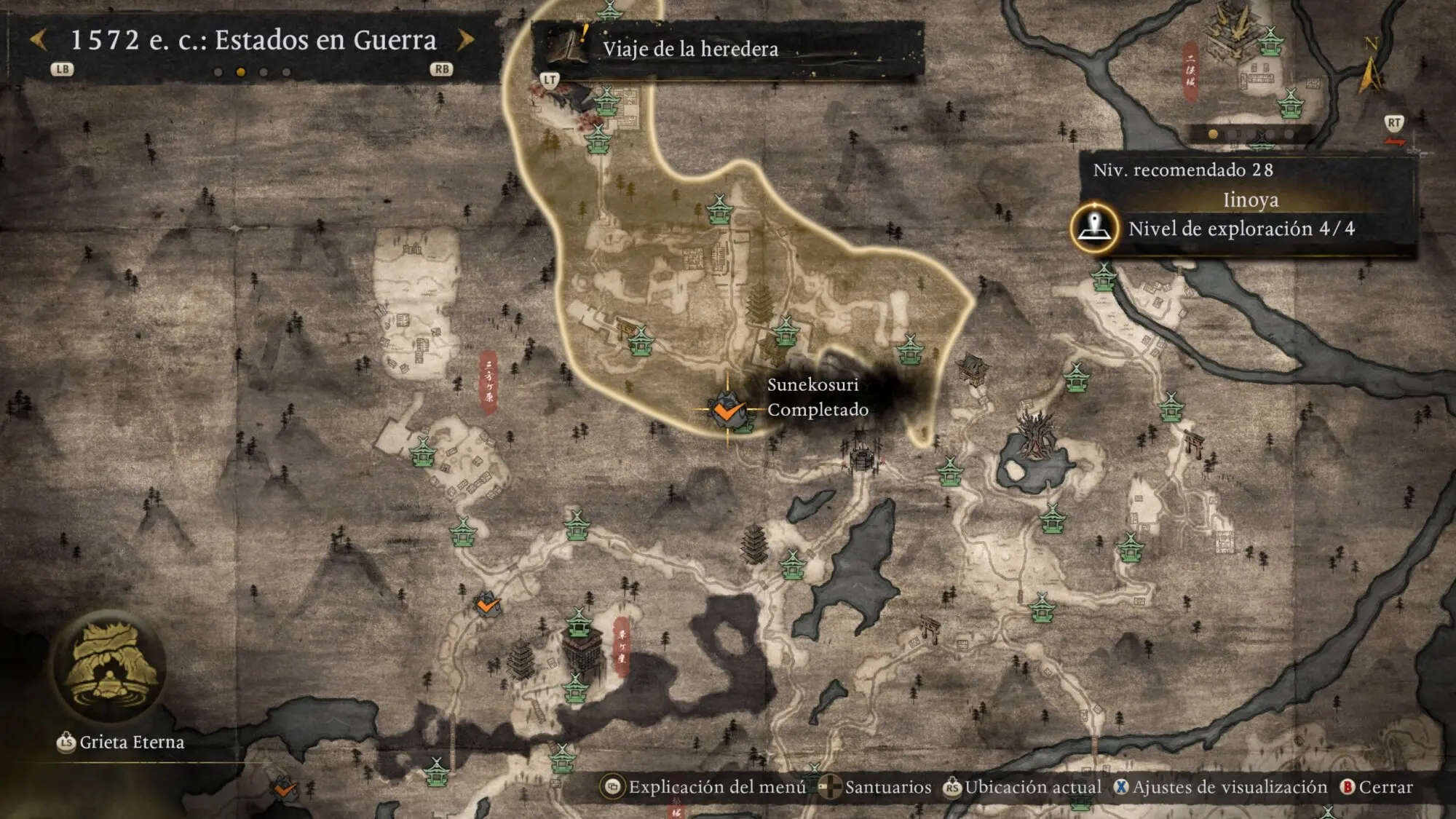Choose the Cerrar option
Viewport: 1456px width, 819px height.
[1377, 787]
